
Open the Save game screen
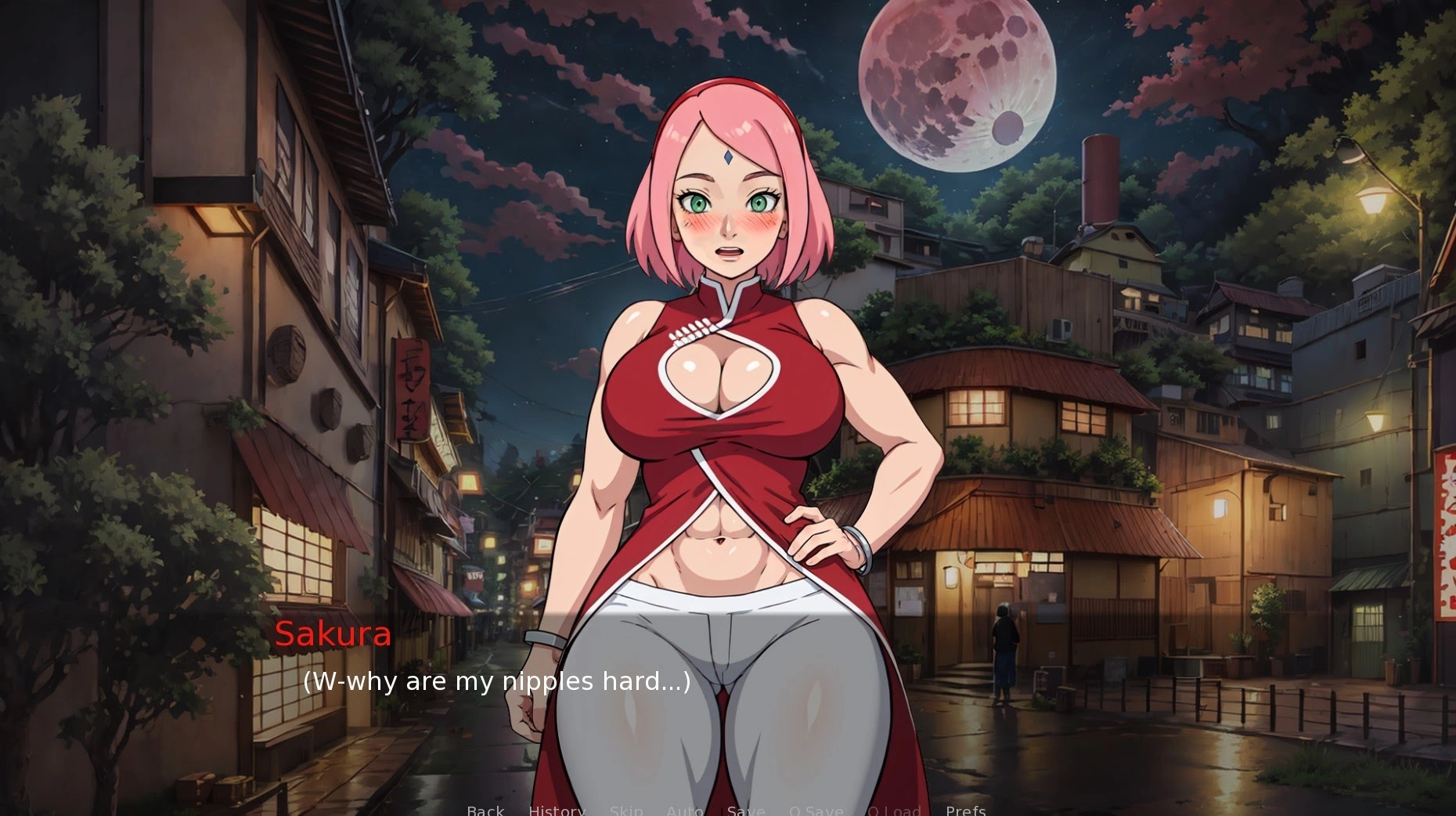pos(746,810)
